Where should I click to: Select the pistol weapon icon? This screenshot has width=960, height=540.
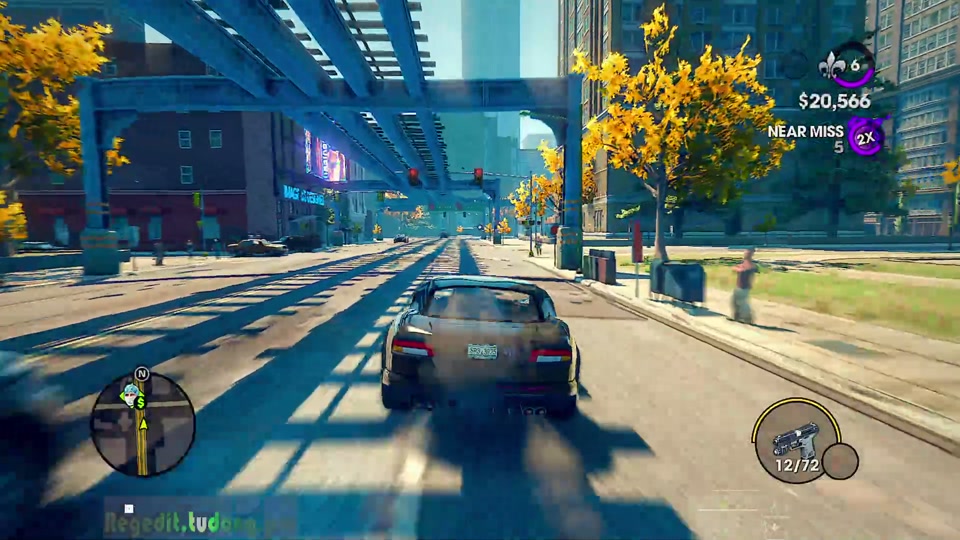(797, 440)
